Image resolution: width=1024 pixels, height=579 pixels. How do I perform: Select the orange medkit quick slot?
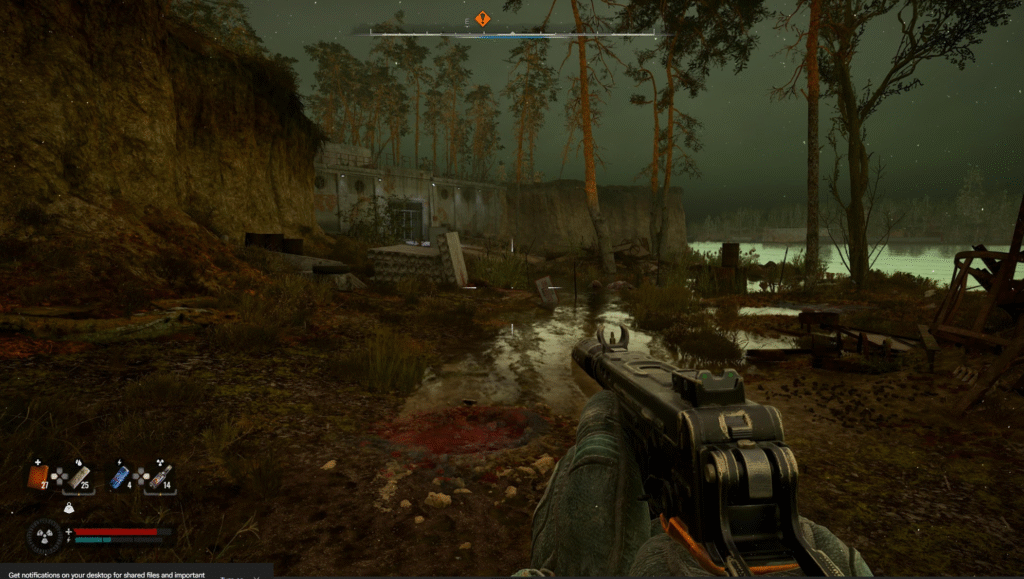(38, 477)
